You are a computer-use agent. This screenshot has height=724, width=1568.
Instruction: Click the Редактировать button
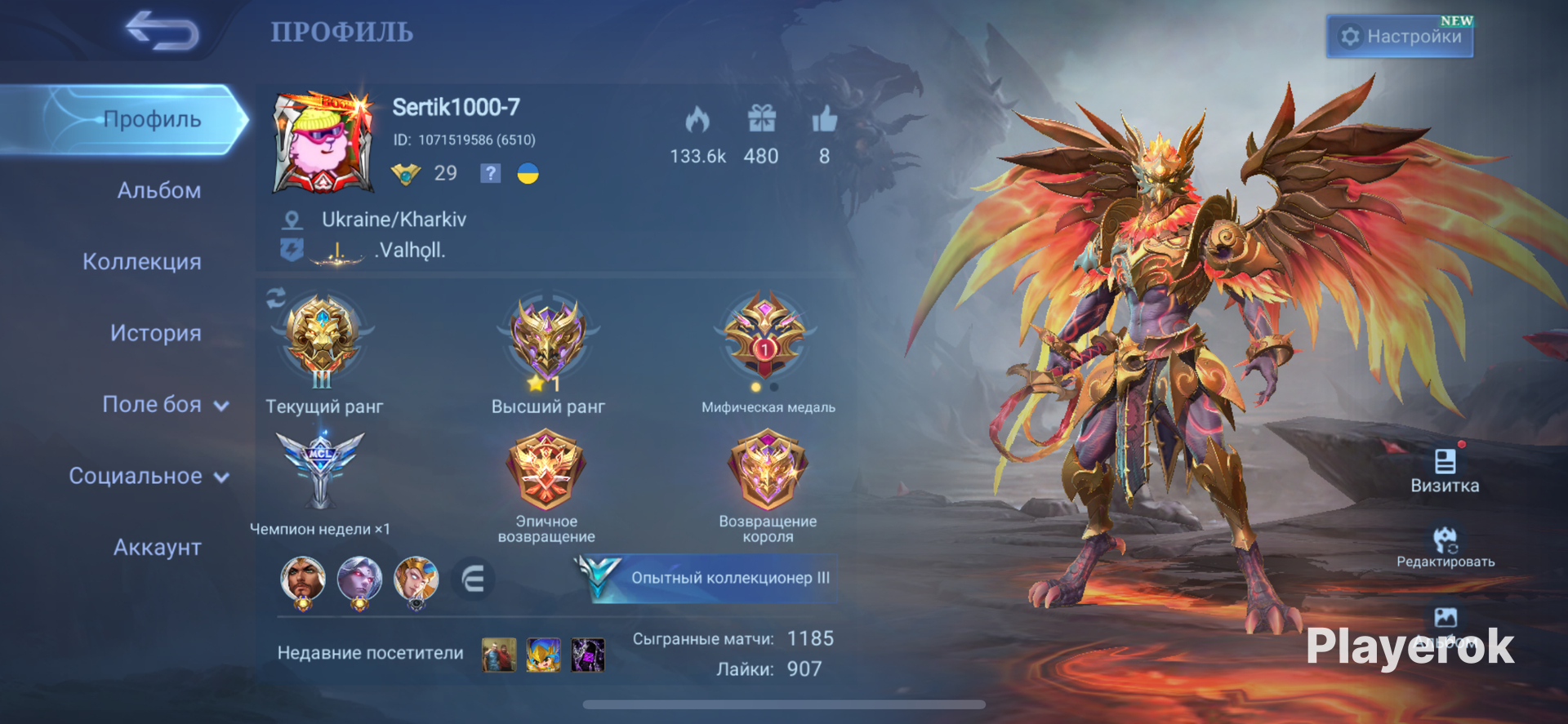pos(1445,547)
